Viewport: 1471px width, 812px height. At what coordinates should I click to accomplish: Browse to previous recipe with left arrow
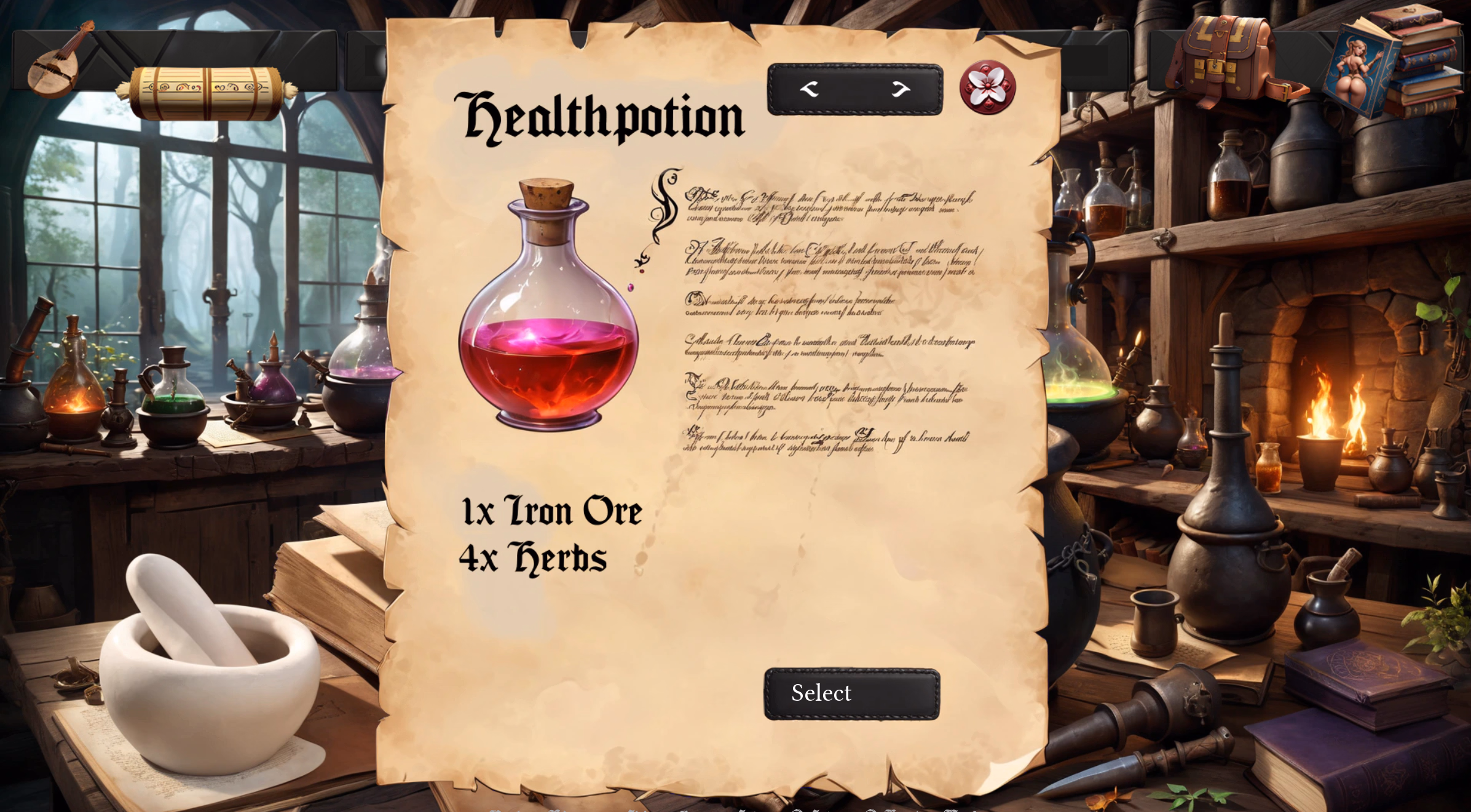809,88
